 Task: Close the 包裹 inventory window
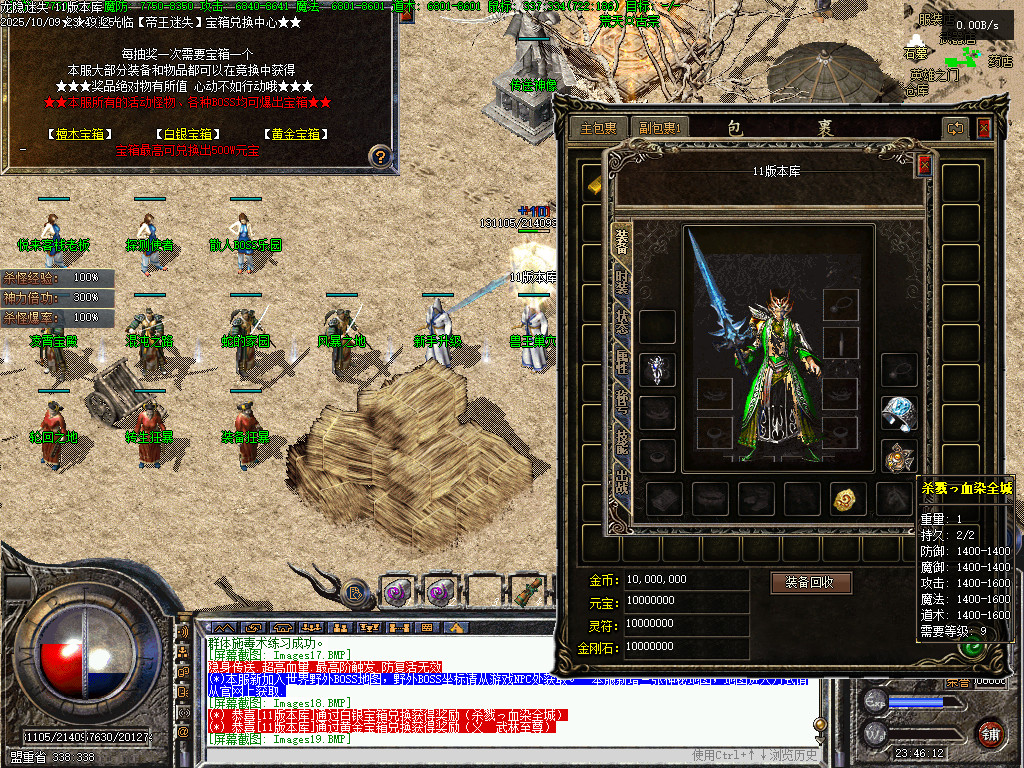pos(984,128)
